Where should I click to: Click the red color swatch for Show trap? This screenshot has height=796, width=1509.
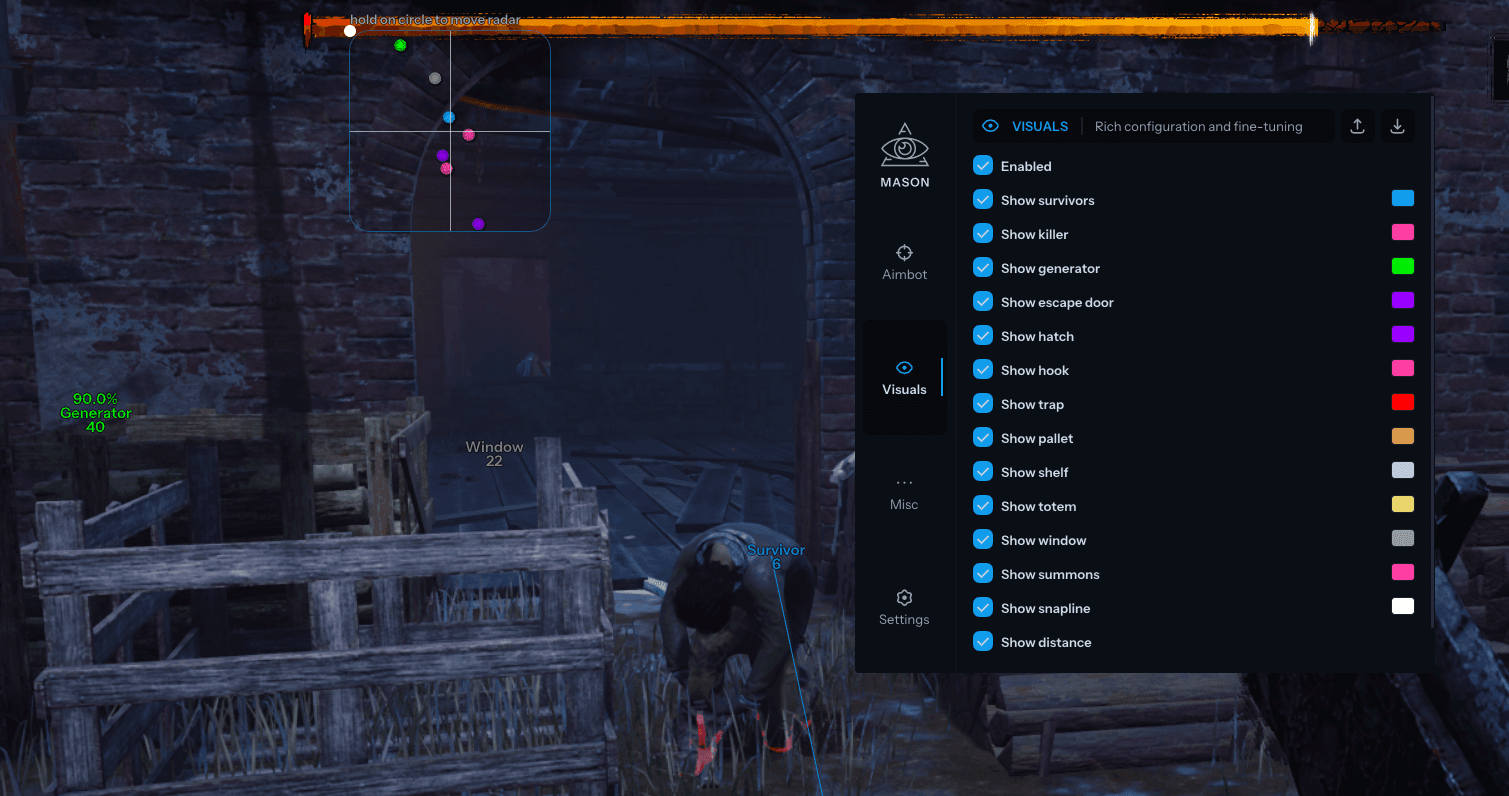pyautogui.click(x=1402, y=401)
